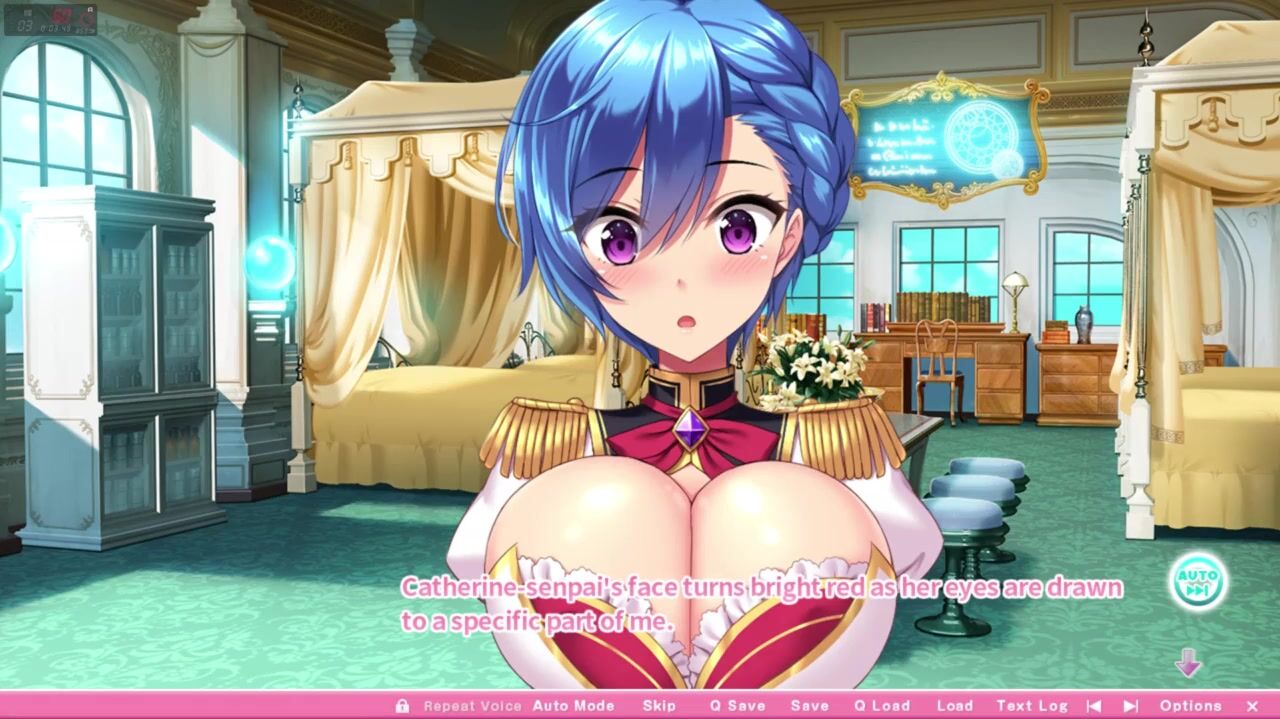Toggle the lock icon on the menu bar
This screenshot has width=1280, height=719.
click(402, 706)
